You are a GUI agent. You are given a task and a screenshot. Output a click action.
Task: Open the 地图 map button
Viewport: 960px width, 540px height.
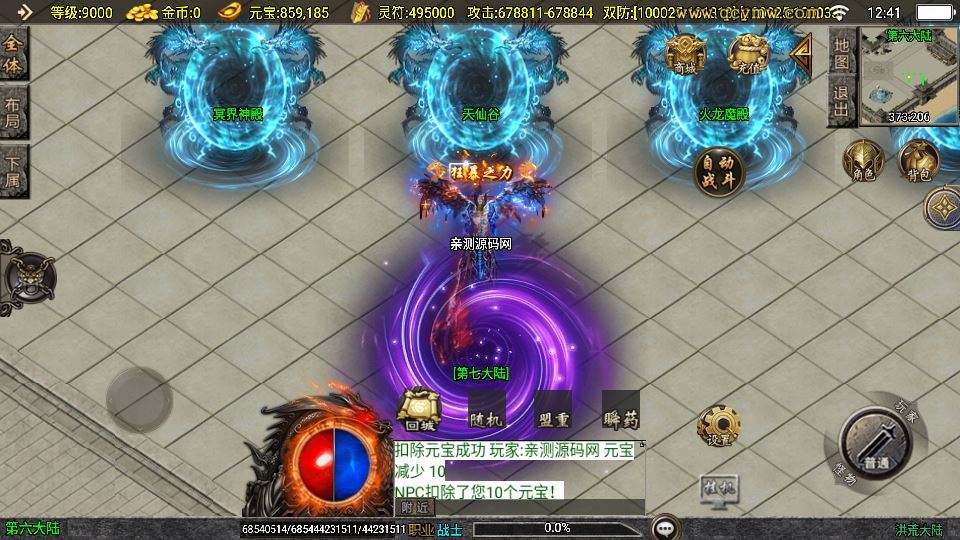842,54
